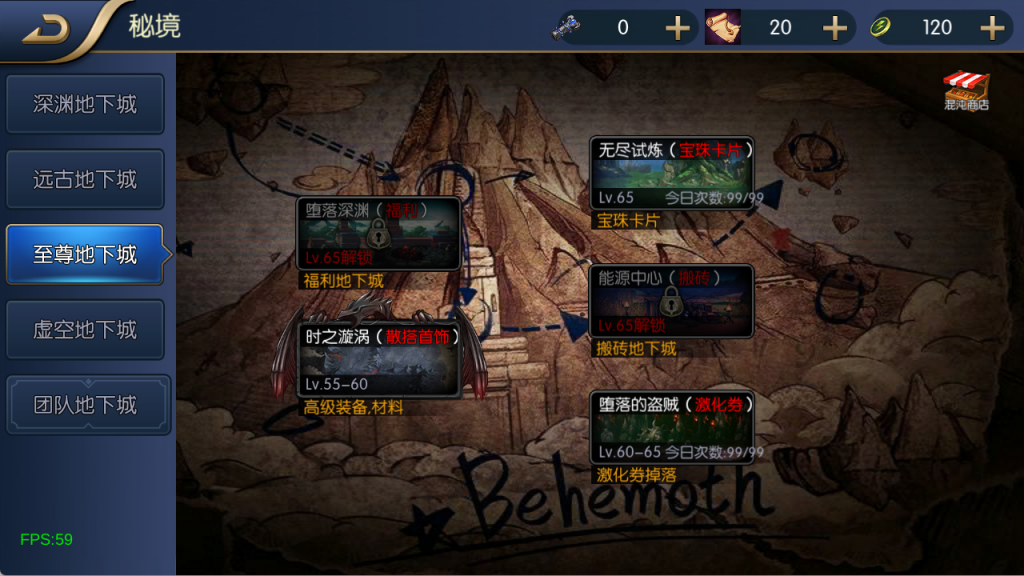Enter the 无尽试炼 dungeon

tap(671, 174)
